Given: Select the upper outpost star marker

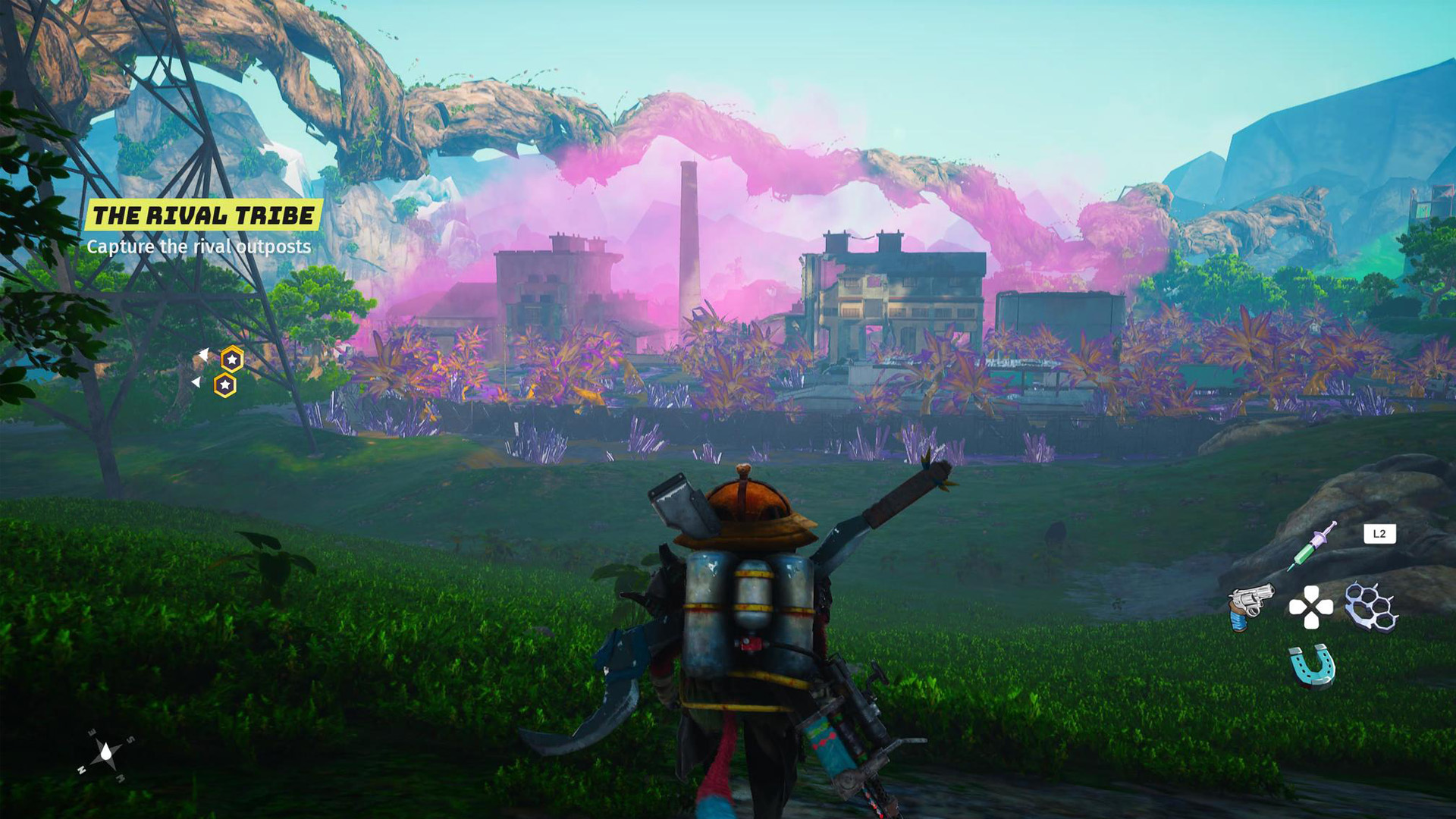Looking at the screenshot, I should pyautogui.click(x=231, y=359).
